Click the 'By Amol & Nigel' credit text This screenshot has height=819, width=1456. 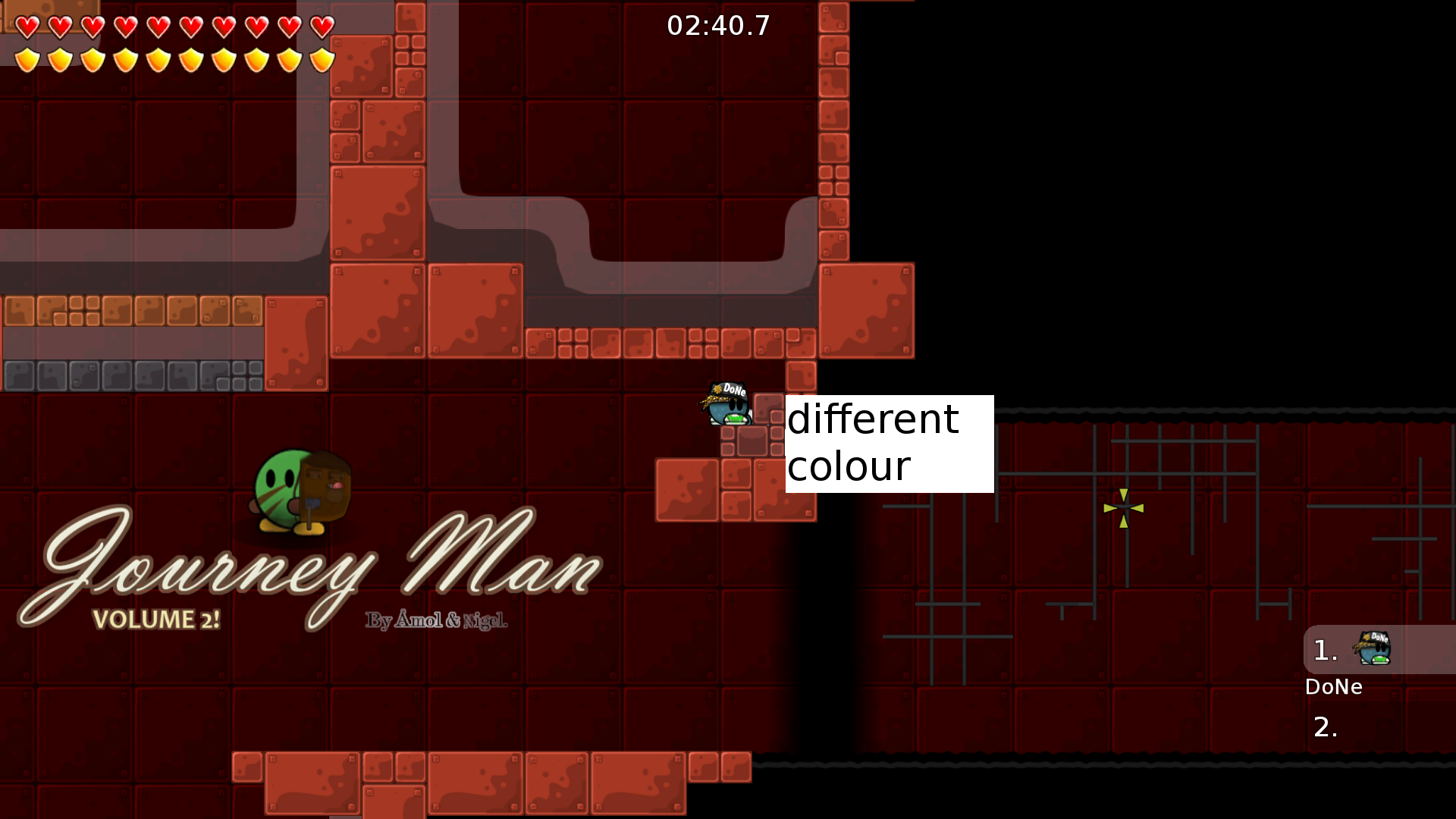(438, 619)
